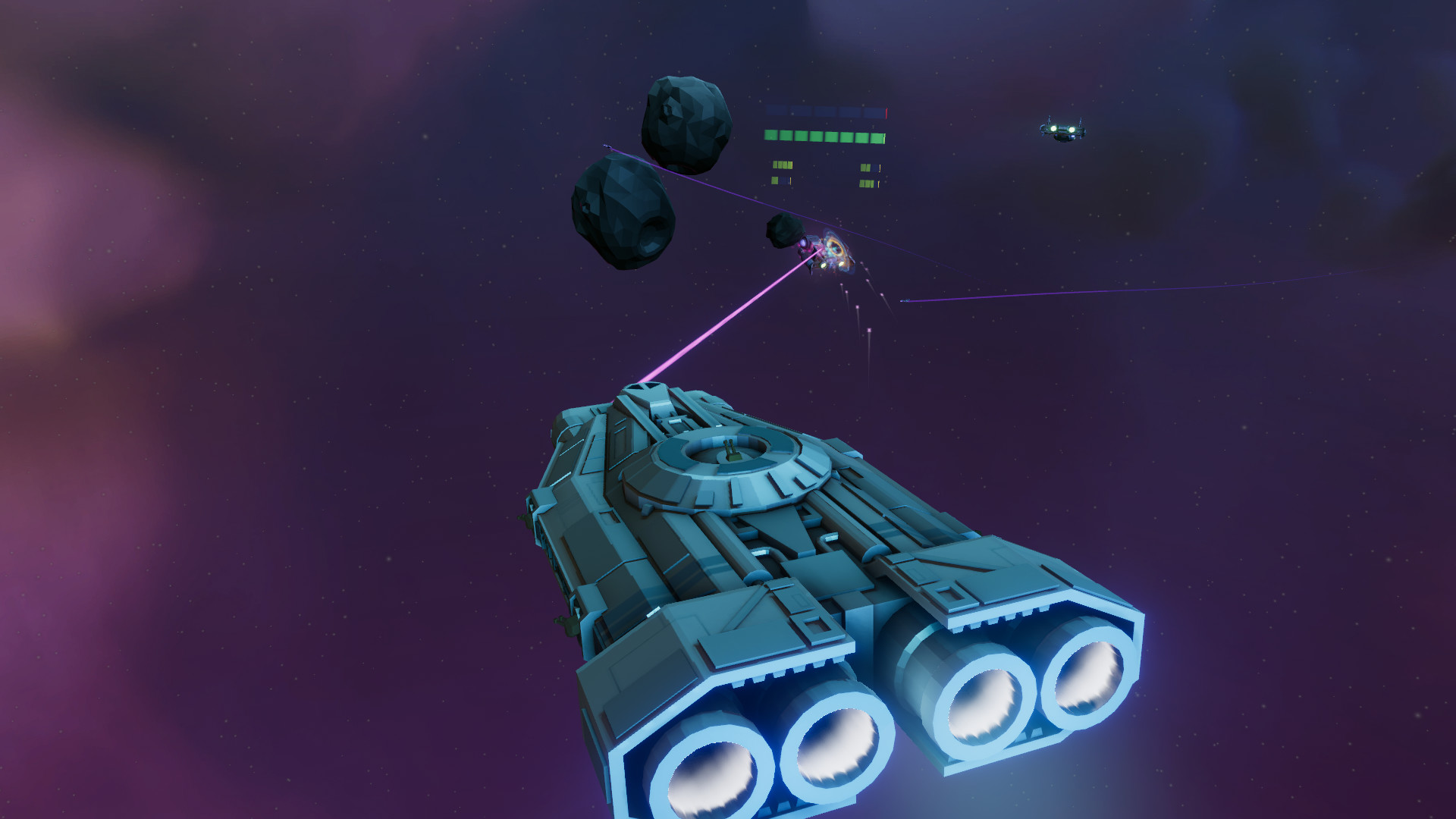1456x819 pixels.
Task: Click the distant ship in the upper right
Action: tap(1063, 129)
